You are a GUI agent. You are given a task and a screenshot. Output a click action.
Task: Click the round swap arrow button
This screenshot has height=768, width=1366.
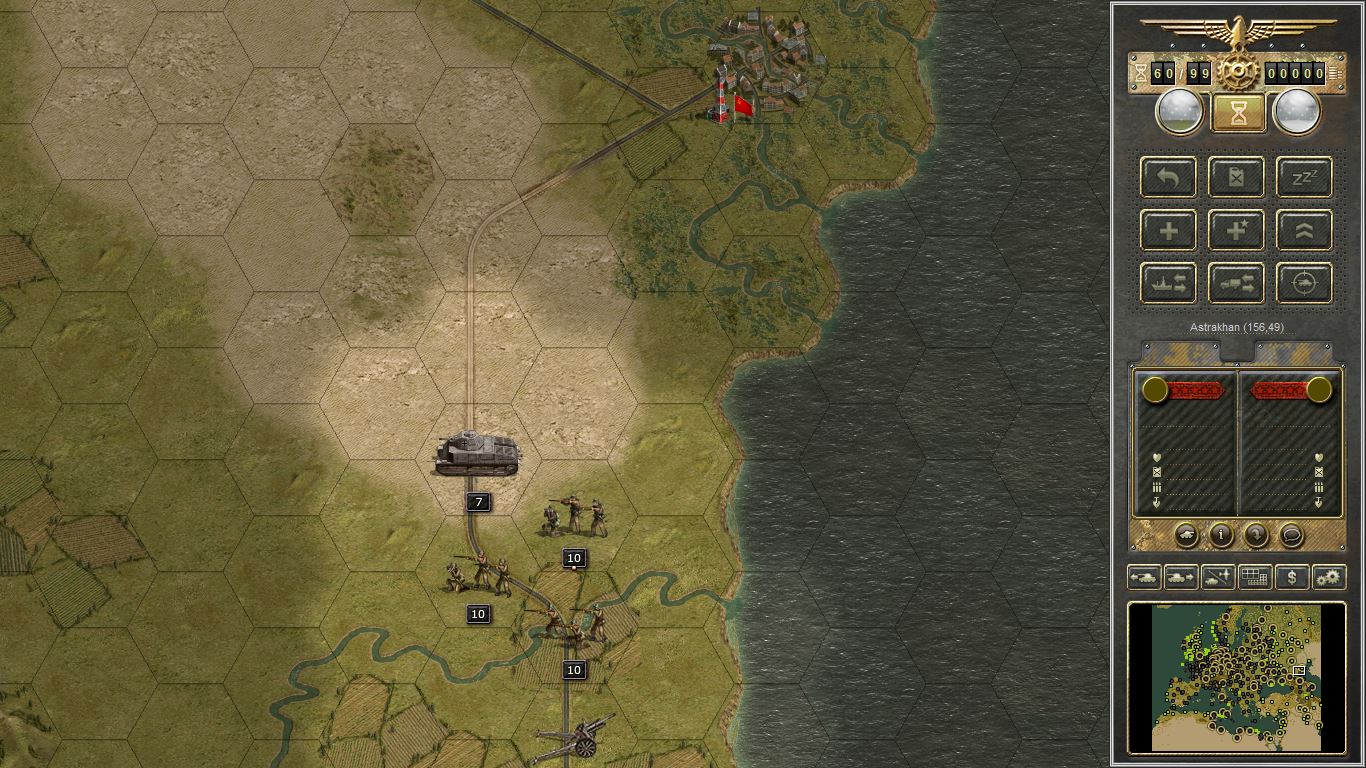pos(1256,535)
